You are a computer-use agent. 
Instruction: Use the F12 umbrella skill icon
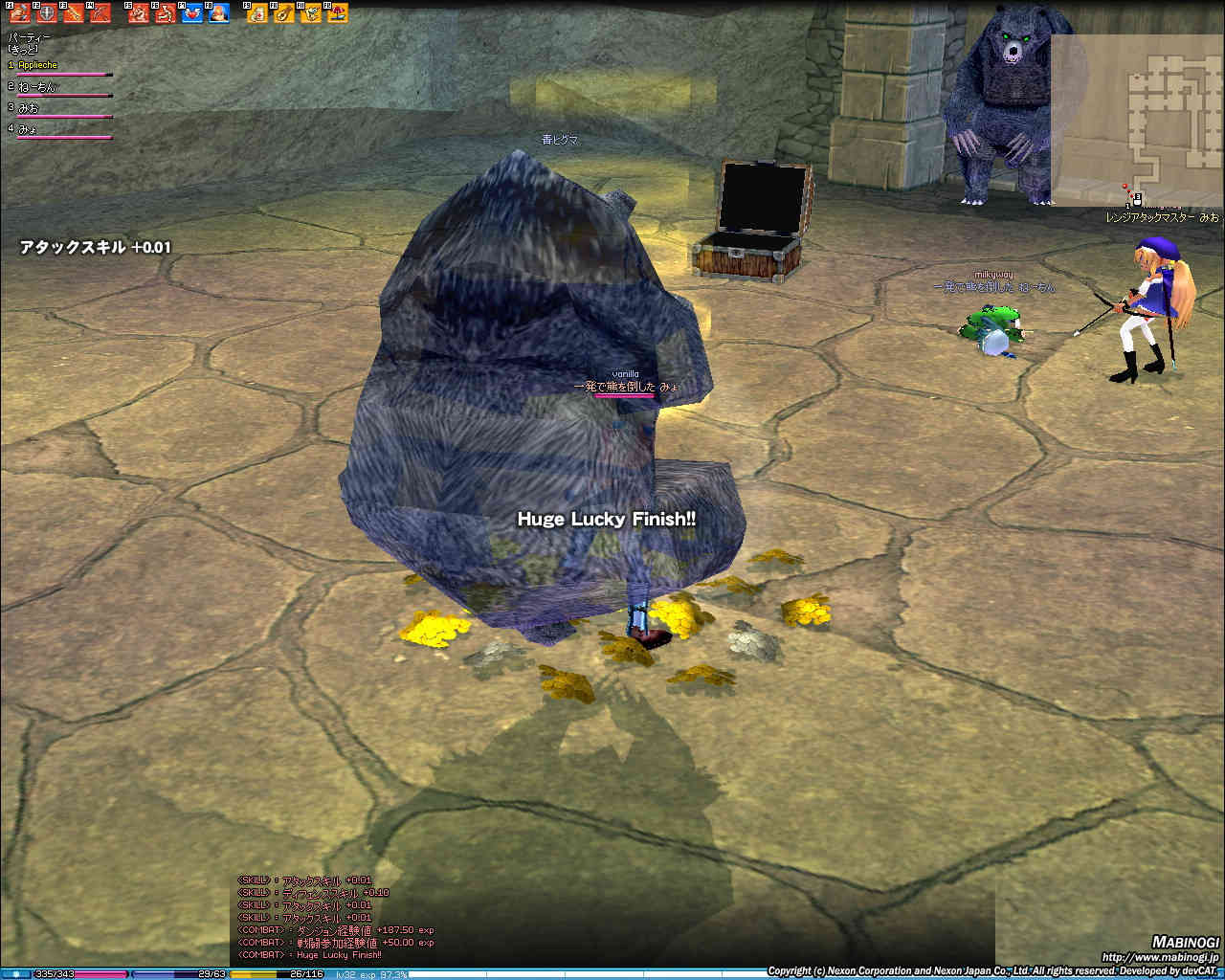click(x=338, y=13)
